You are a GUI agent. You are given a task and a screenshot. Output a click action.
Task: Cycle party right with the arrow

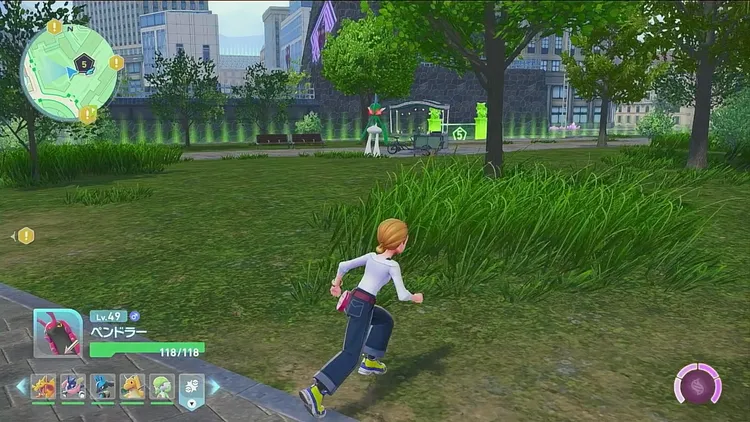click(213, 387)
